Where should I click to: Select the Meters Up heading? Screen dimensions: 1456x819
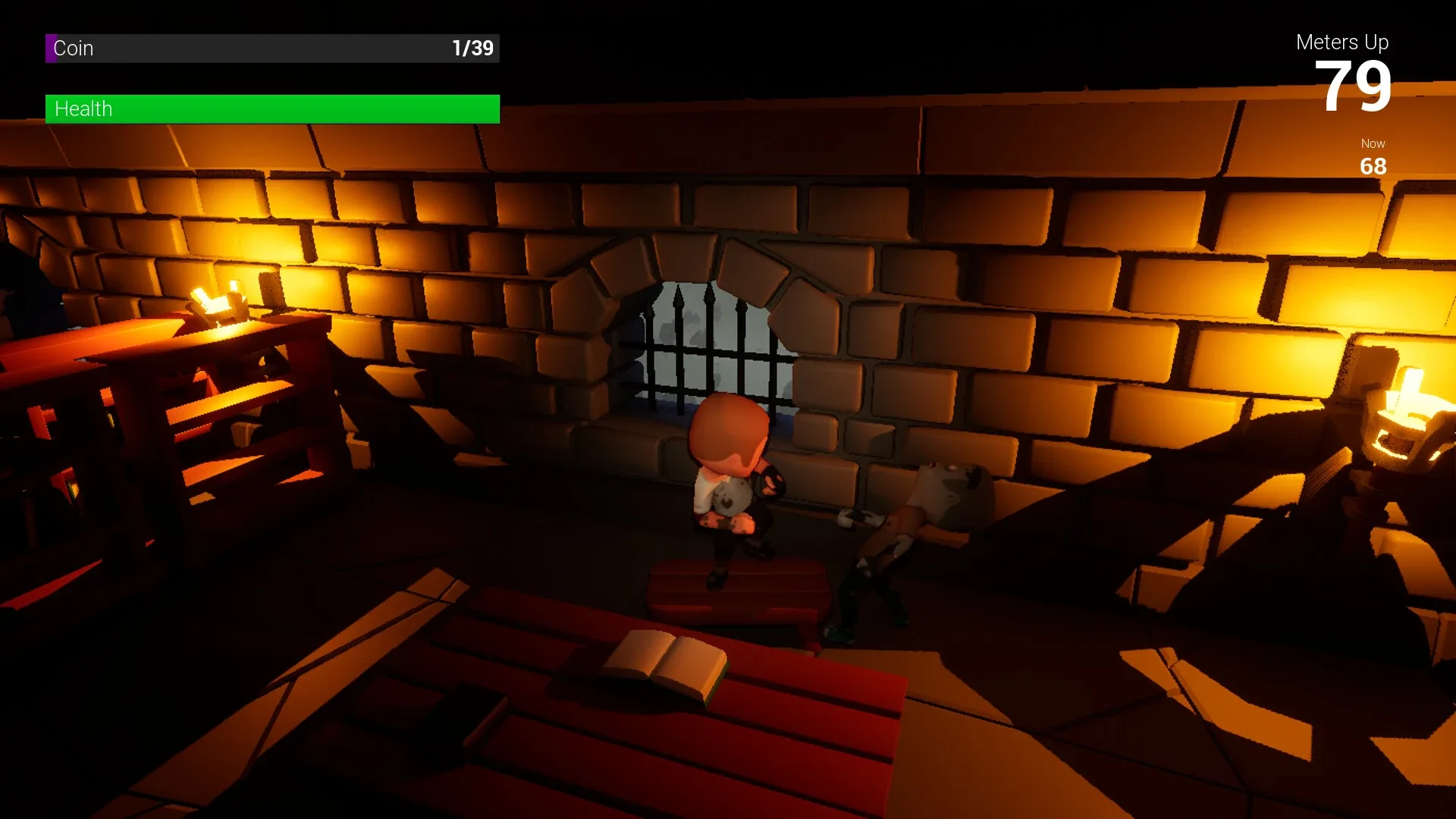tap(1342, 42)
